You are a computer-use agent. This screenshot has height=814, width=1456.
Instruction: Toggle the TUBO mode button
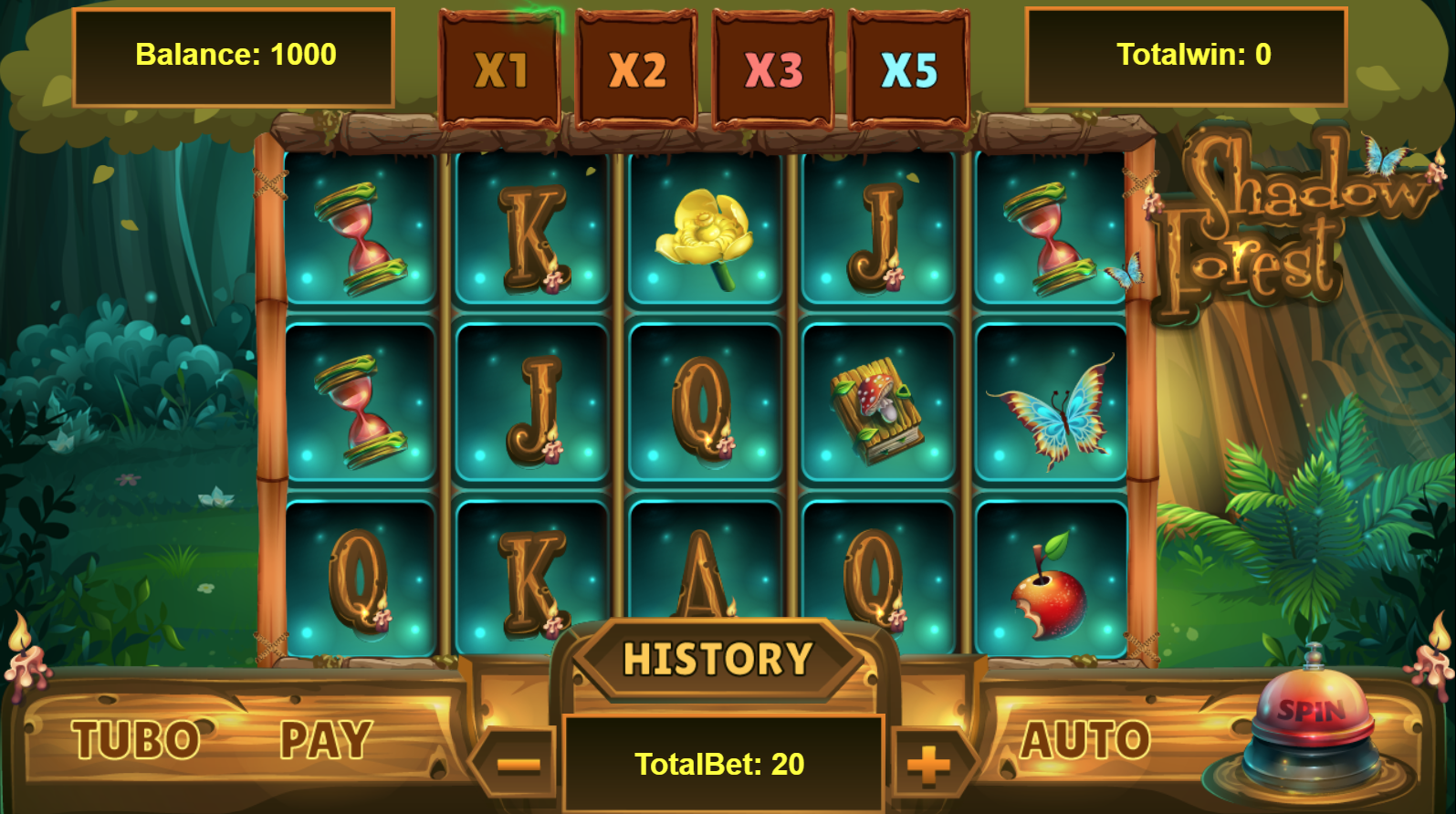[136, 739]
